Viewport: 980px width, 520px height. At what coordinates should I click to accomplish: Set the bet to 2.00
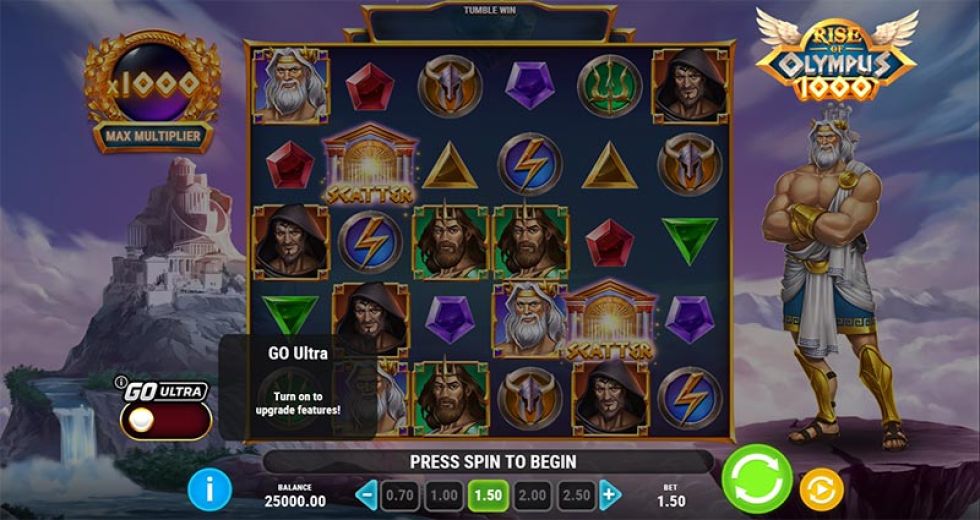tap(533, 494)
